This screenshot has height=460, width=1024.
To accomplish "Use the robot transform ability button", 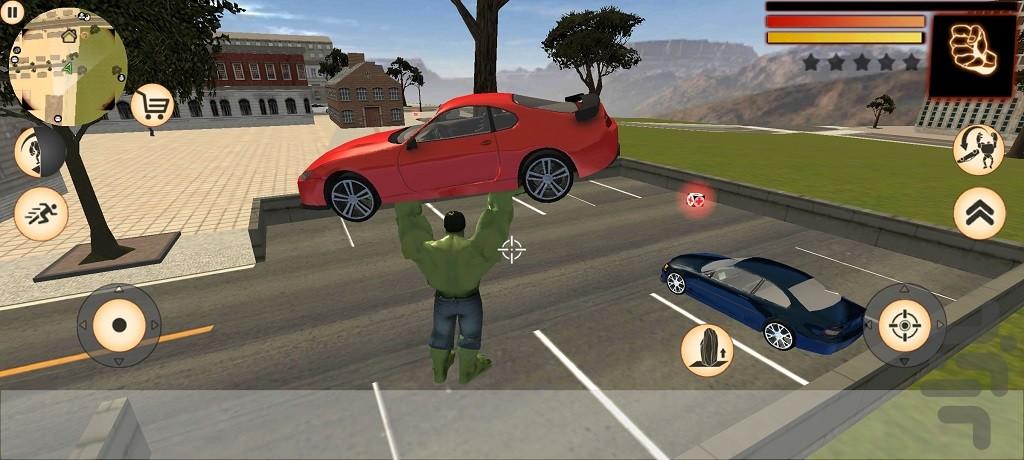I will tap(978, 150).
